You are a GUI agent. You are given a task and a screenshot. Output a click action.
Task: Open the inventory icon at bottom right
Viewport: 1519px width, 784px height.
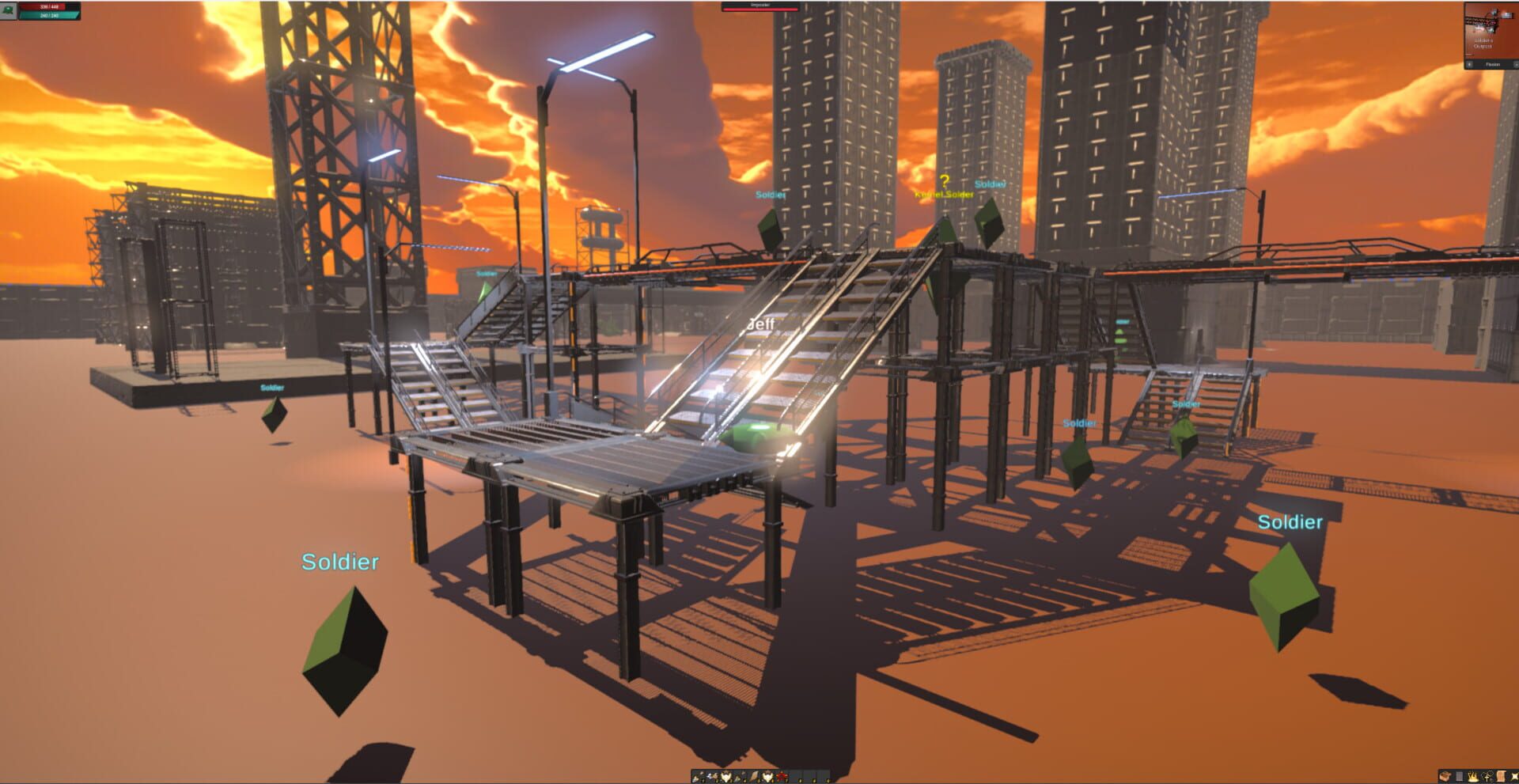point(1445,775)
